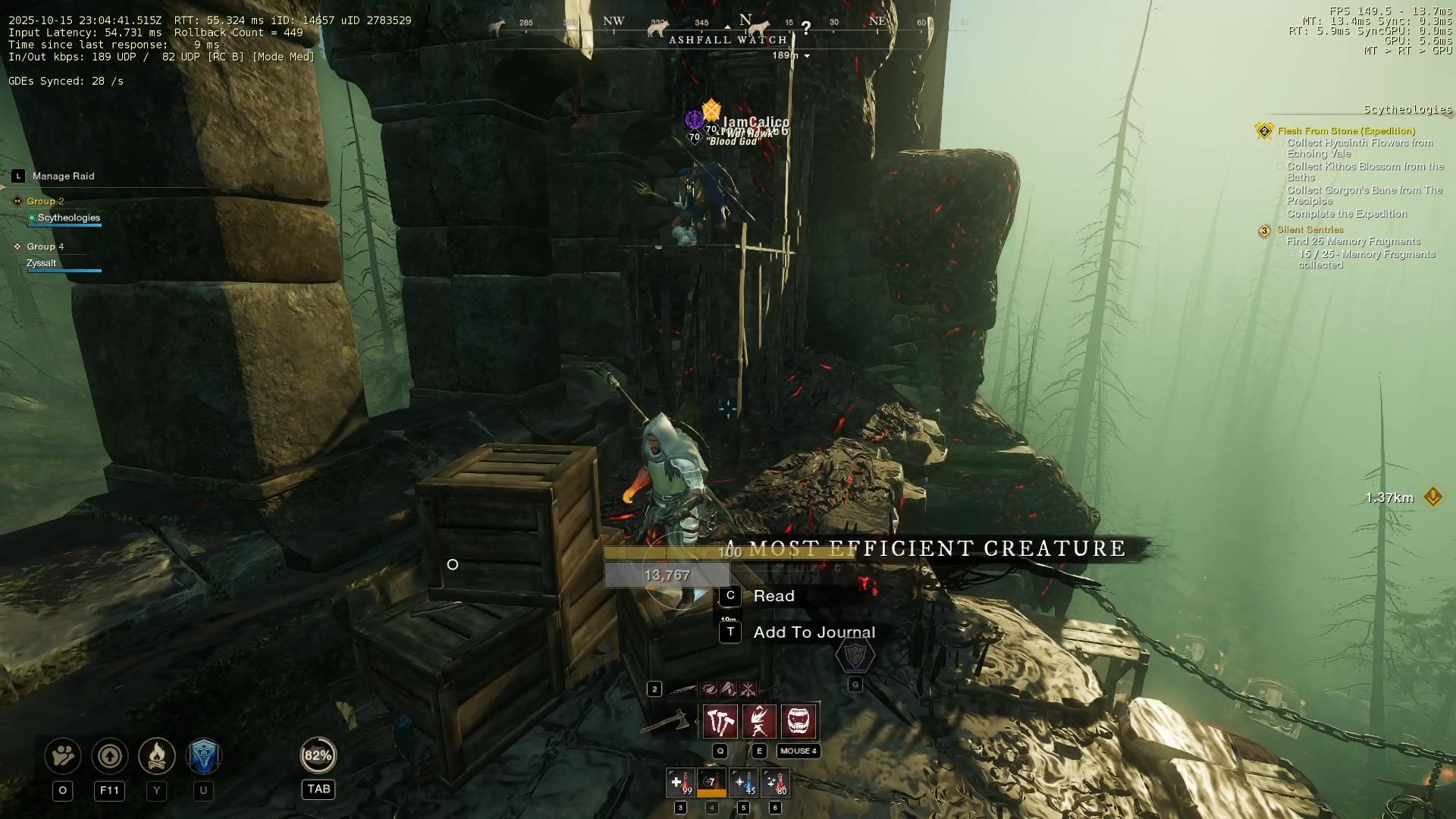Open the social group icon

63,756
